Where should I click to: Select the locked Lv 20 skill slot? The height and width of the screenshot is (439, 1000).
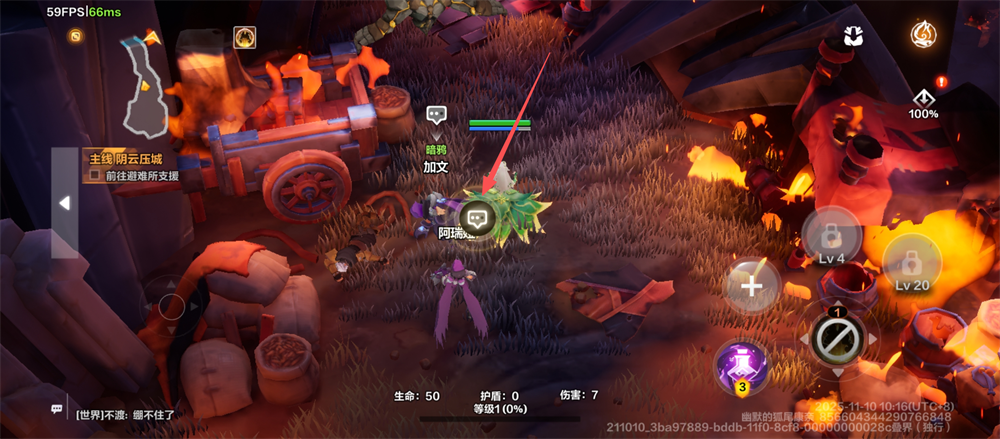[x=911, y=264]
